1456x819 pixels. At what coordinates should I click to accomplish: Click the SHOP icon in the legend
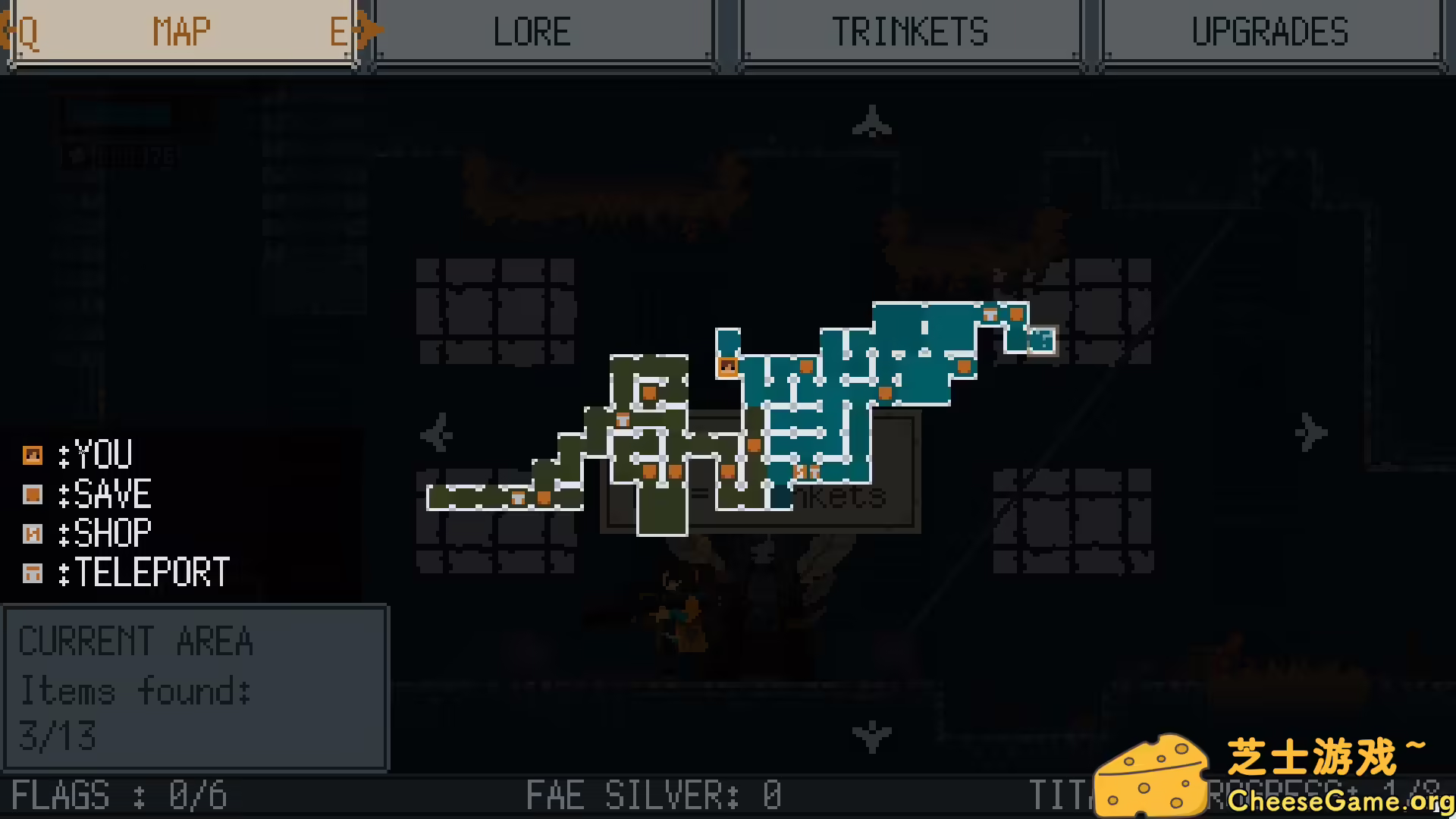pos(33,533)
